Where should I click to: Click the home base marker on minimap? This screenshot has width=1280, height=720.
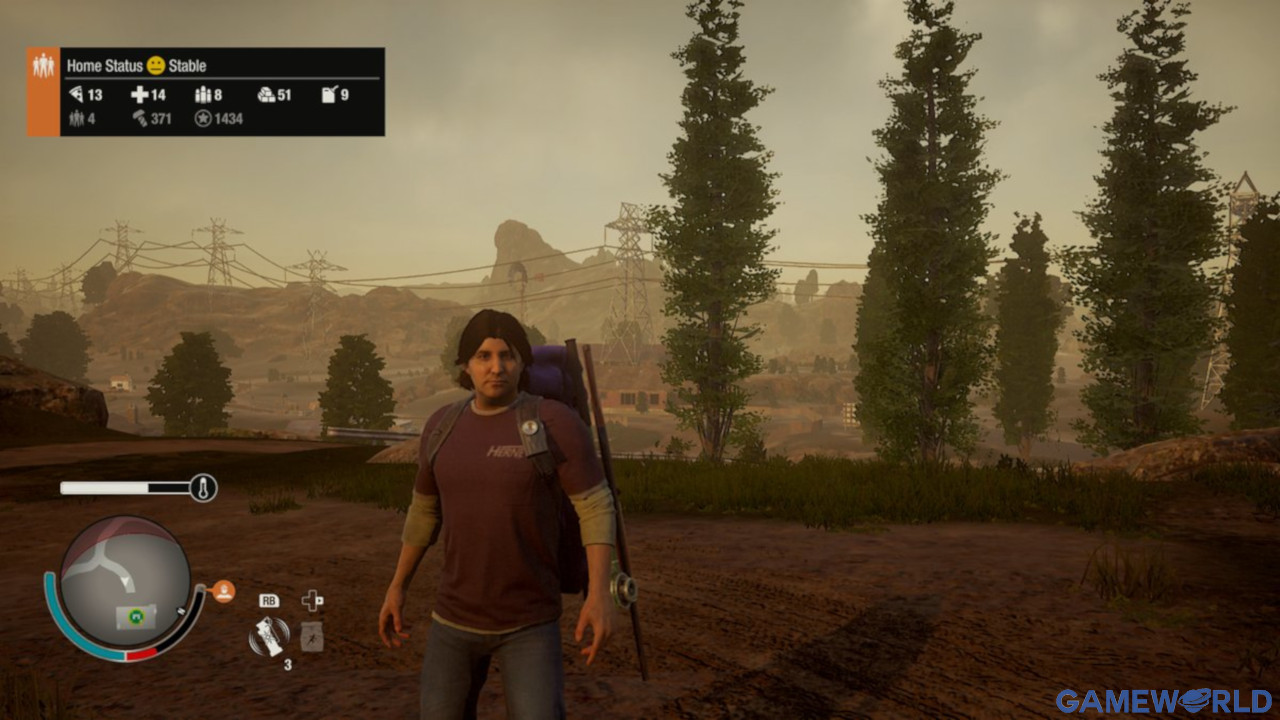132,616
